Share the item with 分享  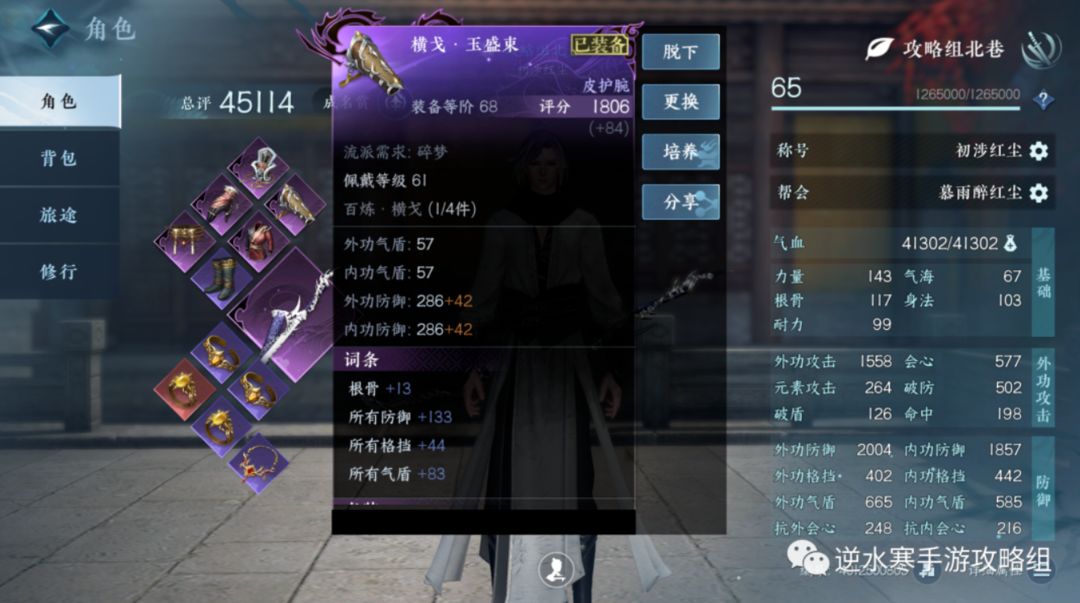pos(680,201)
